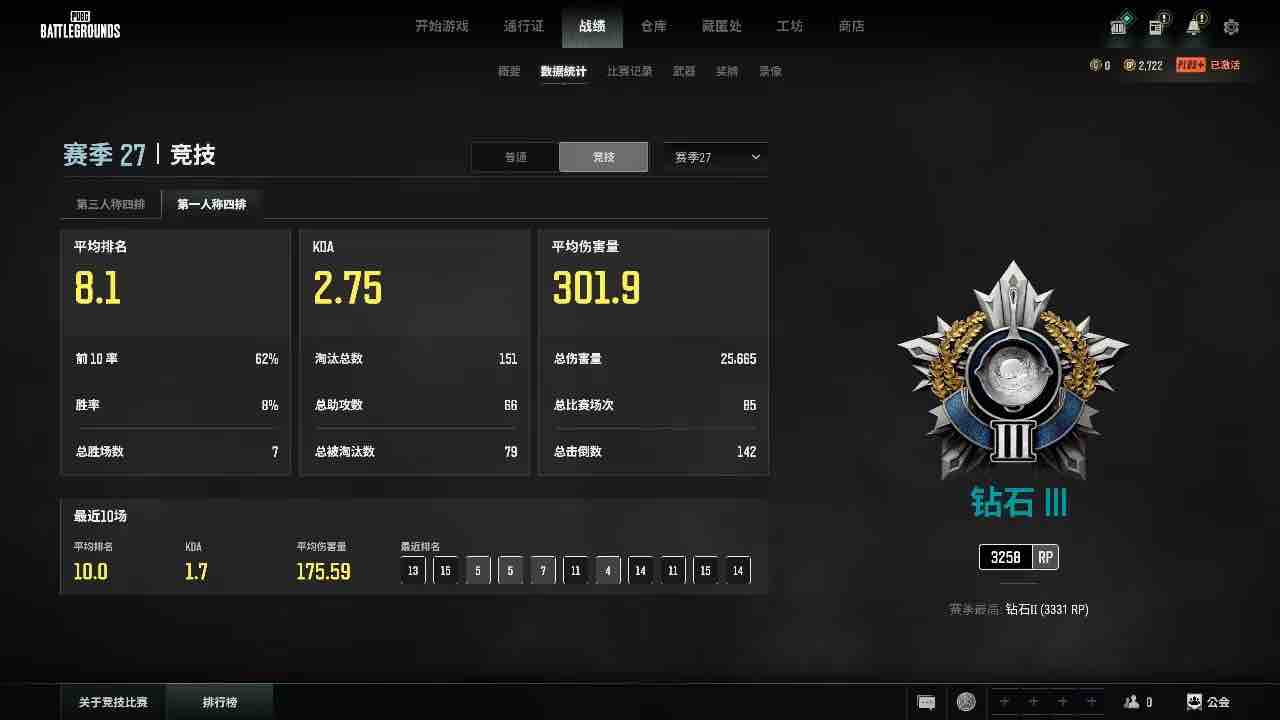Open the settings gear icon
1280x720 pixels.
tap(1231, 27)
